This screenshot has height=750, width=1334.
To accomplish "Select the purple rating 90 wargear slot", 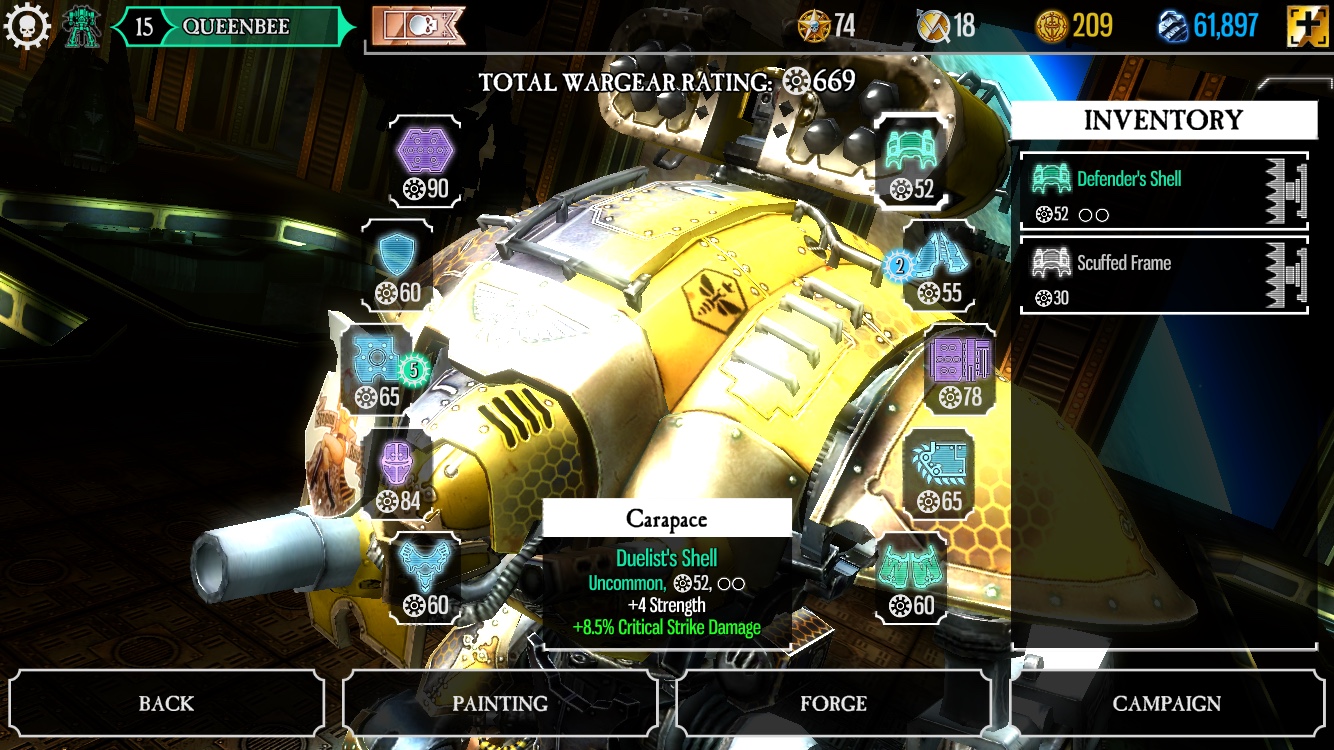I will (x=426, y=160).
